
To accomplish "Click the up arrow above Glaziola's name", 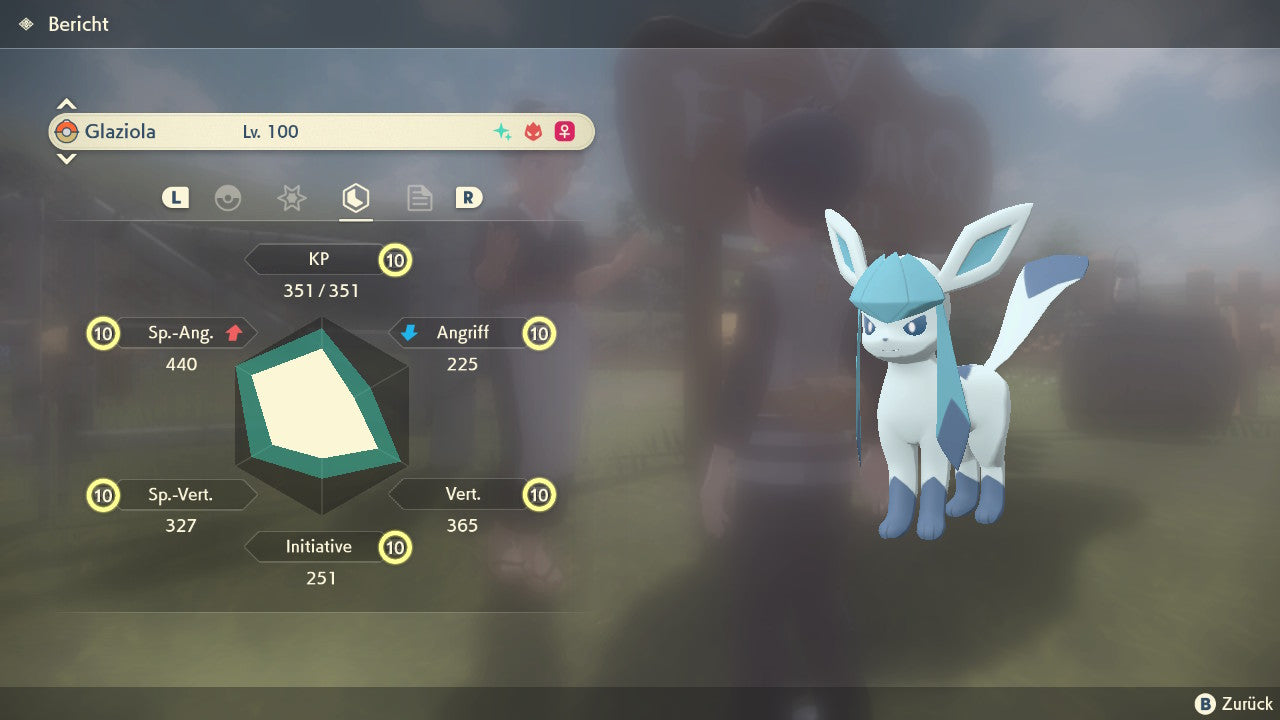I will point(66,104).
